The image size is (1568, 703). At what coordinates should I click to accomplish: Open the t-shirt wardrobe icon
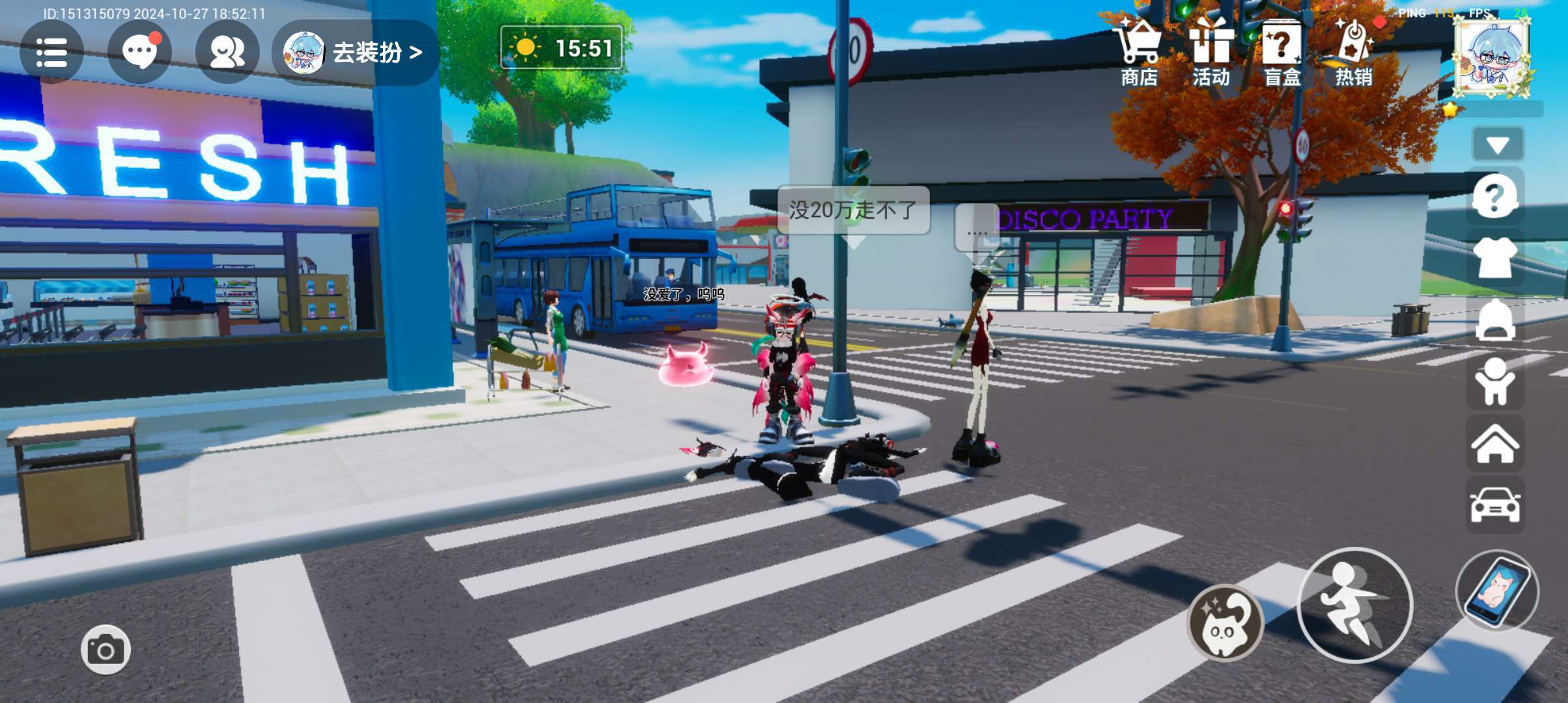click(x=1495, y=258)
